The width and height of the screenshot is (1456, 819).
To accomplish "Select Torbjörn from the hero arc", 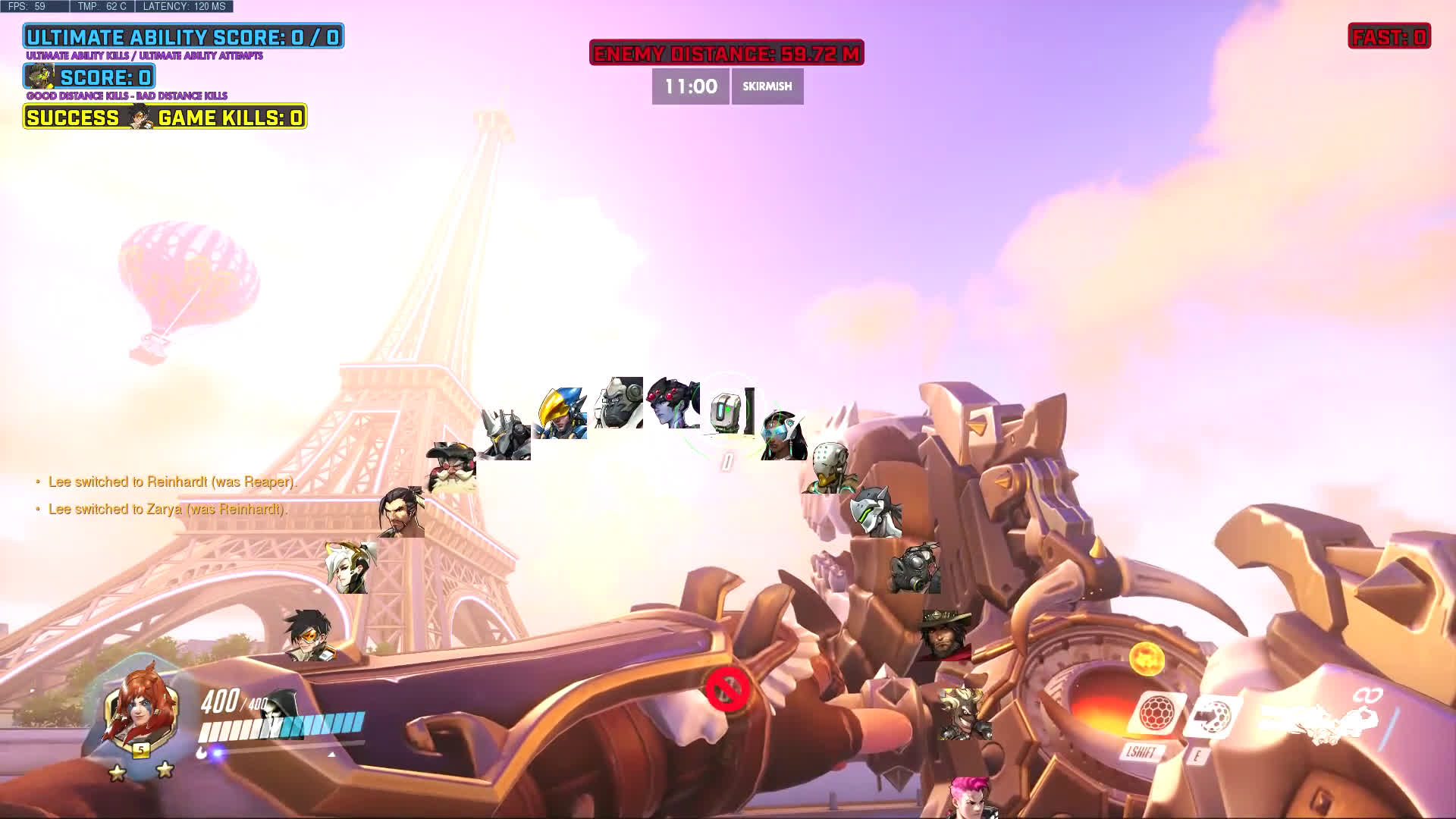I will tap(452, 466).
